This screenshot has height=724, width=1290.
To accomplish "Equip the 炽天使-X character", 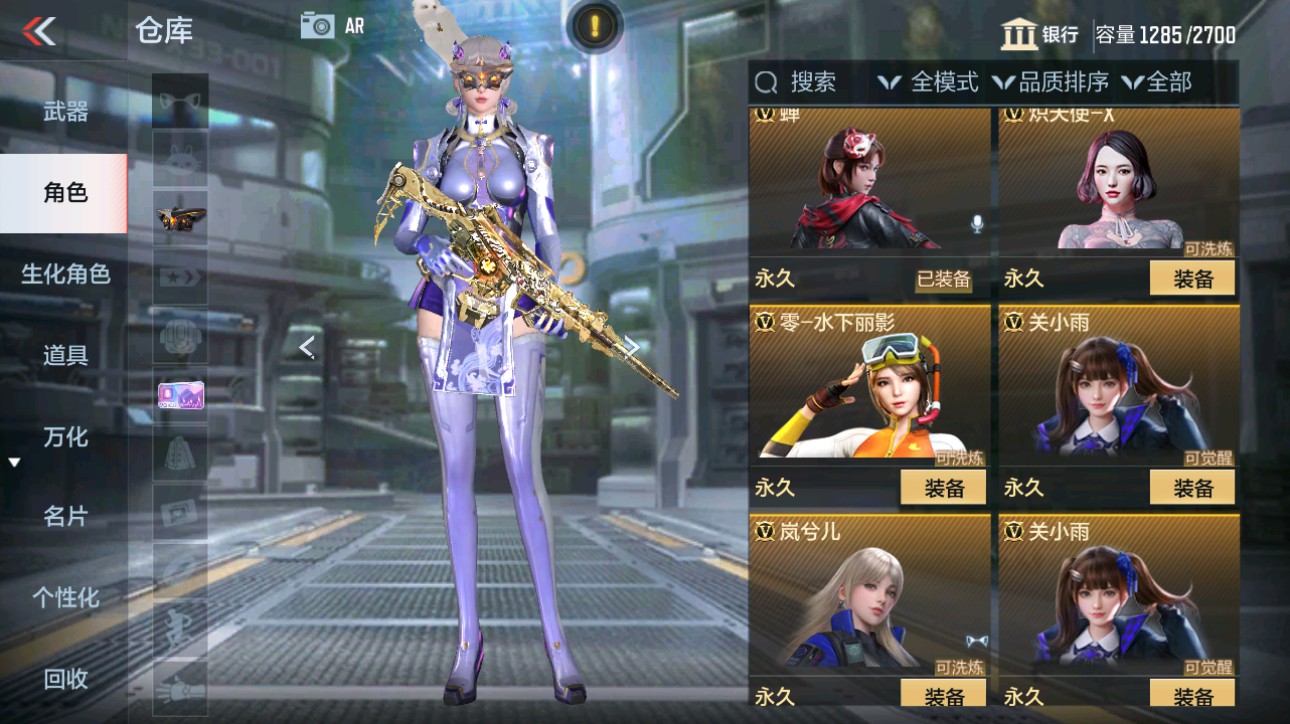I will [1192, 278].
